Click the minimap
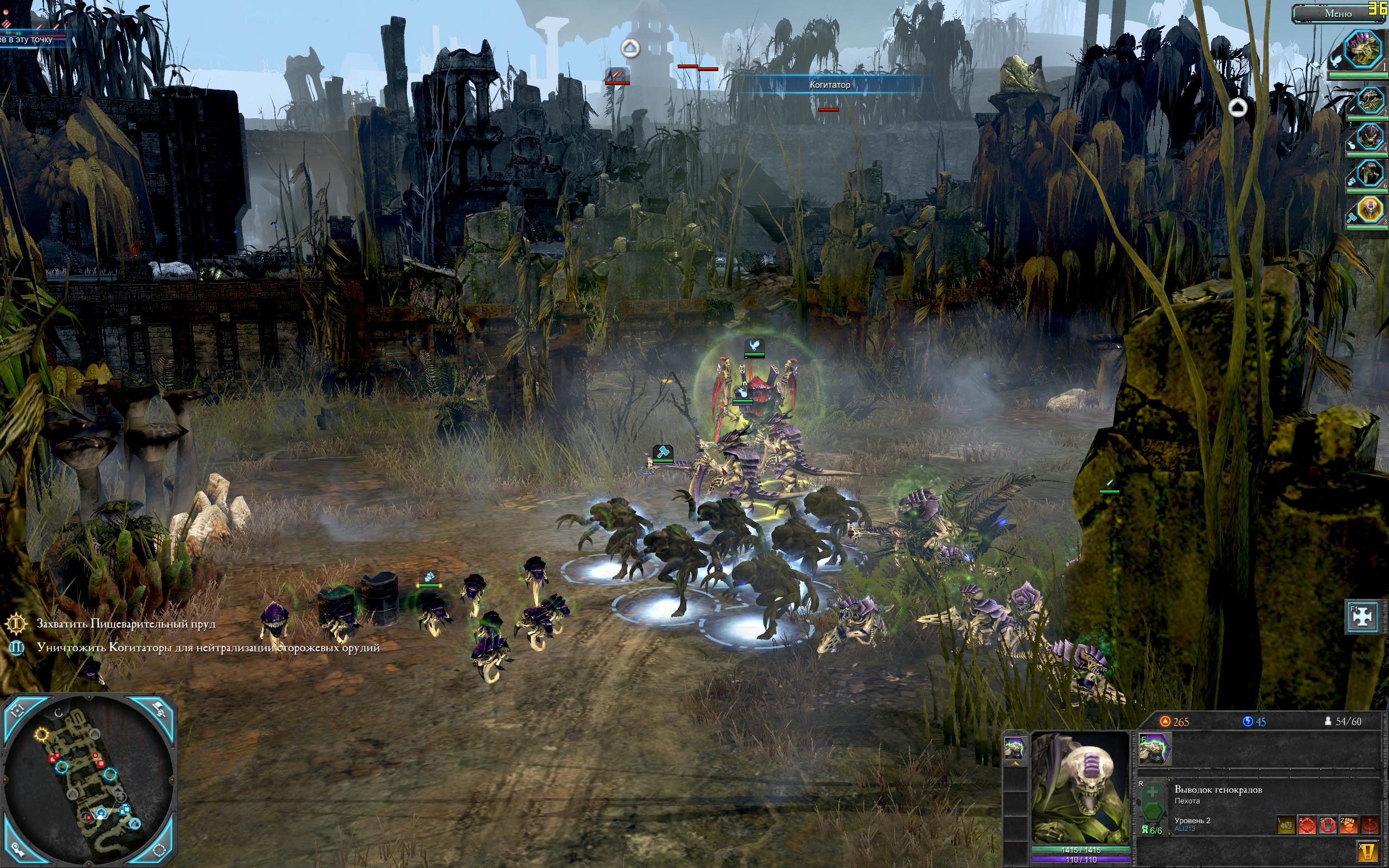 tap(89, 782)
